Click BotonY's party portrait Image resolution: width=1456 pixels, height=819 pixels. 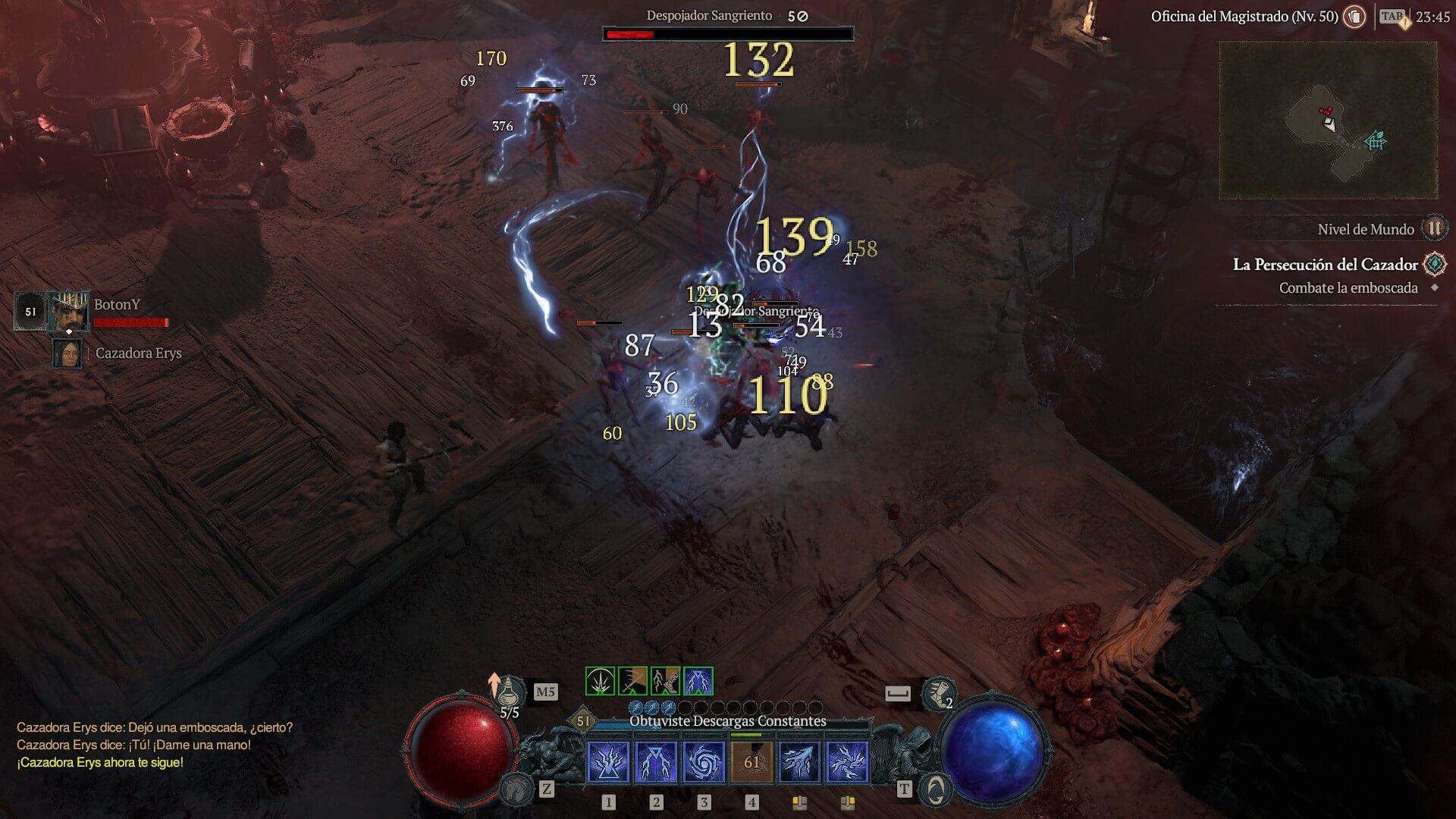coord(70,311)
